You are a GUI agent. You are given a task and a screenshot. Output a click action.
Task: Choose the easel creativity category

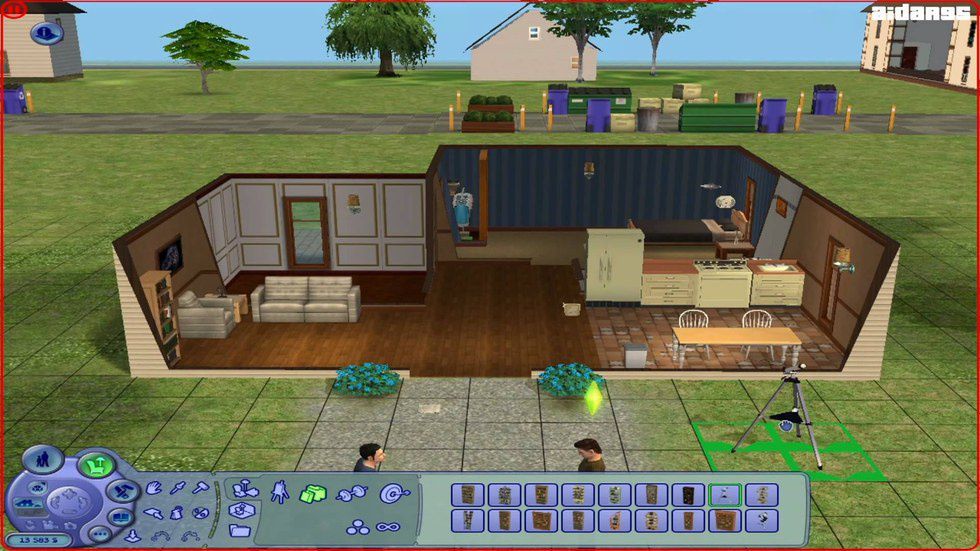[x=279, y=491]
